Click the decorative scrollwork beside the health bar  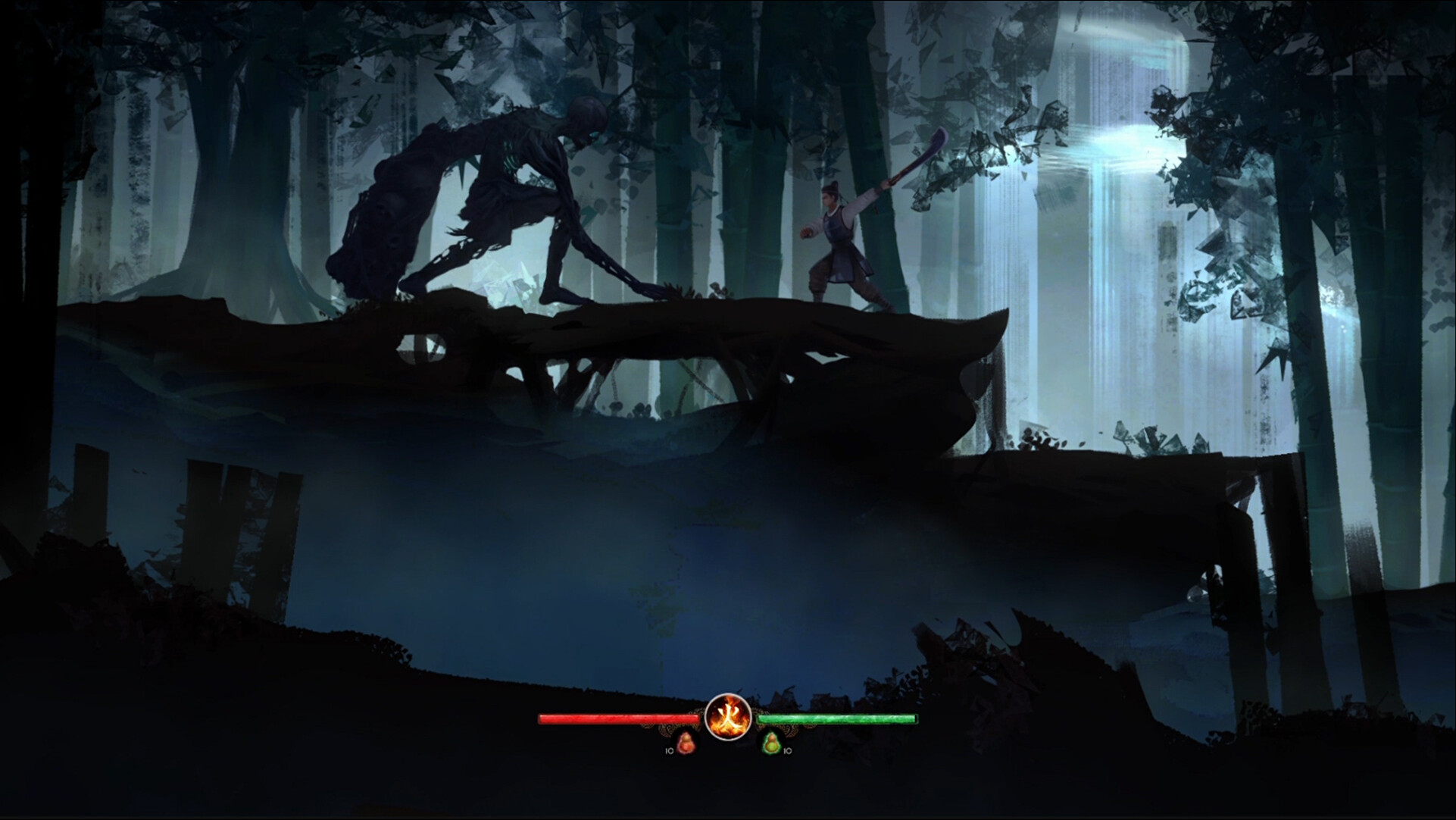[x=665, y=728]
